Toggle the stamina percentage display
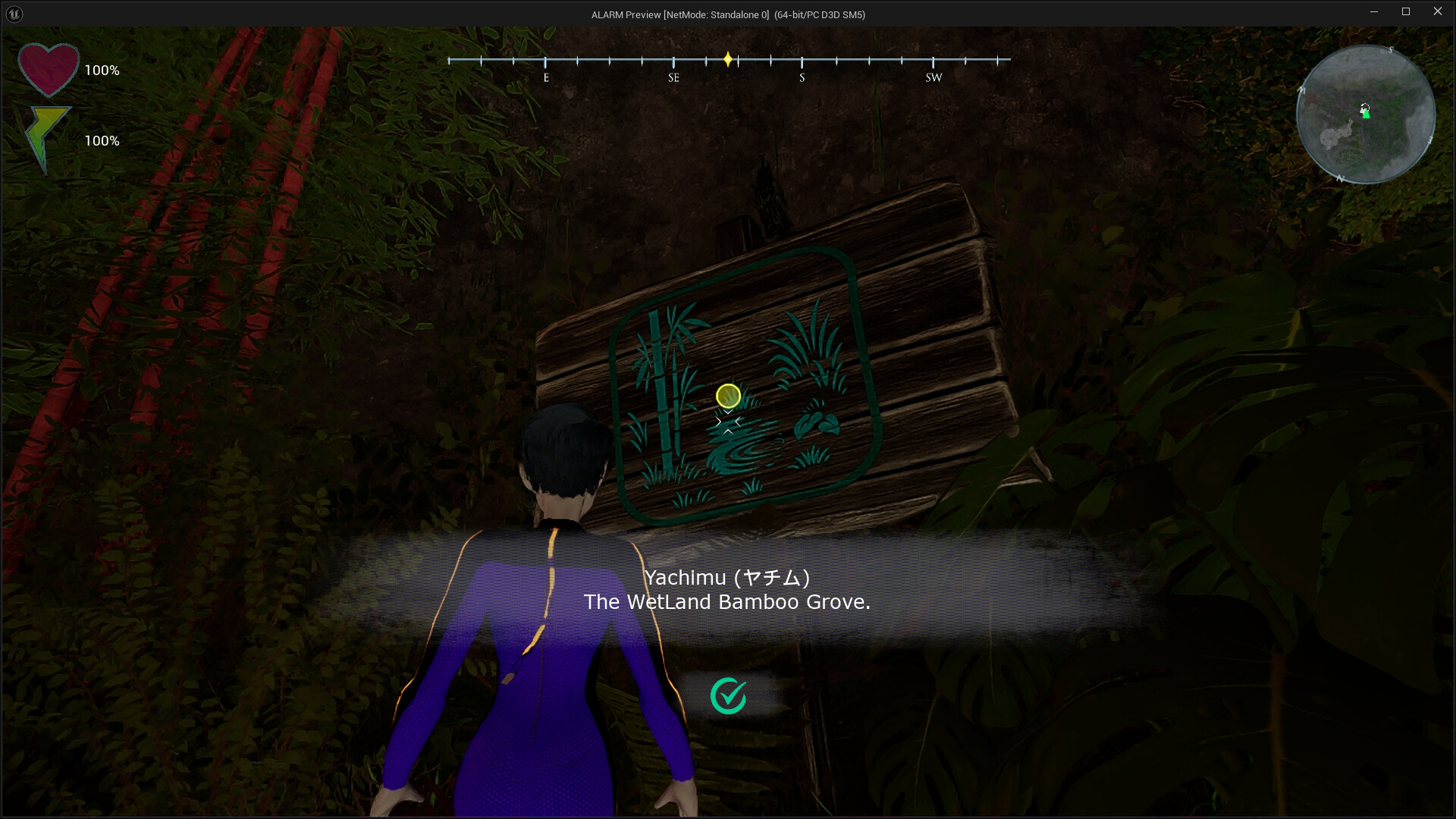Viewport: 1456px width, 819px height. [x=102, y=140]
